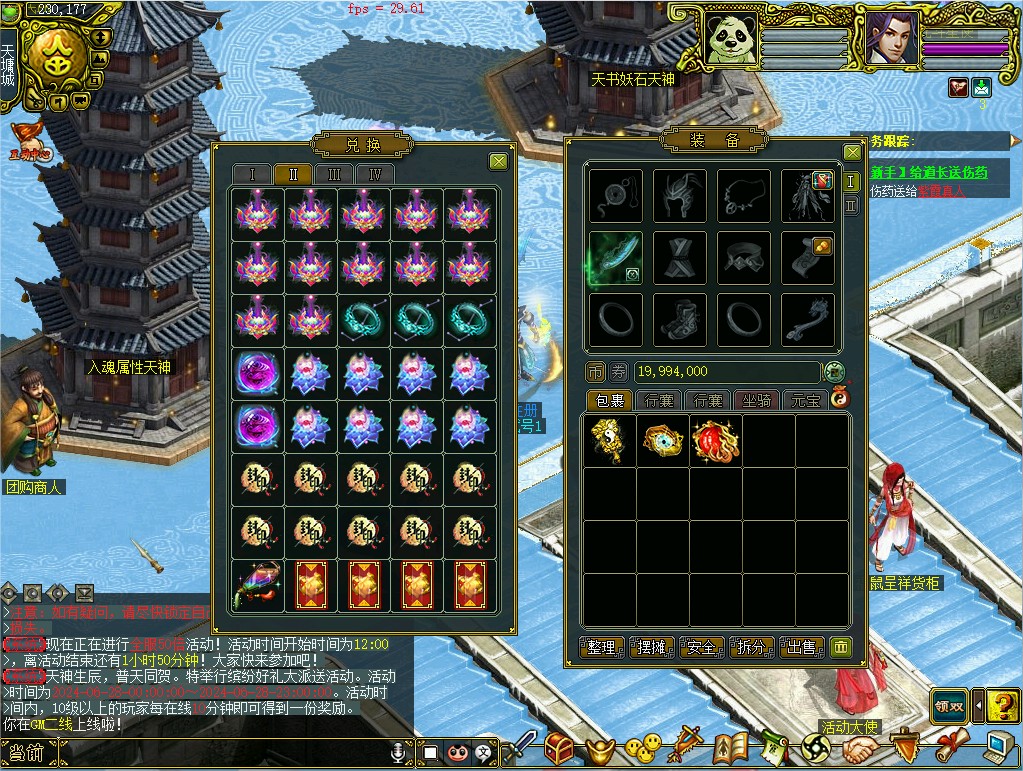Open exchange tab I
The height and width of the screenshot is (771, 1023).
(x=252, y=174)
